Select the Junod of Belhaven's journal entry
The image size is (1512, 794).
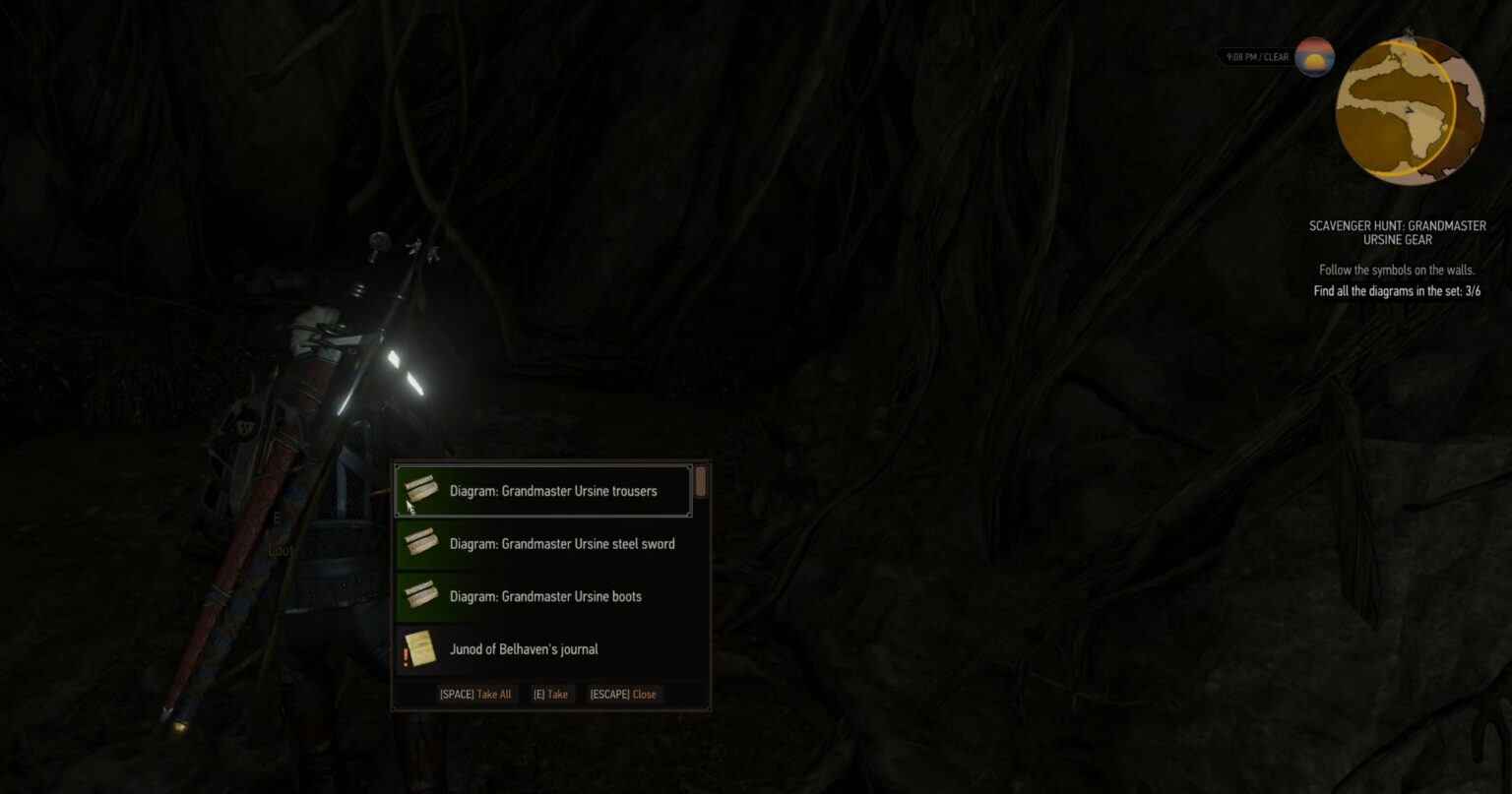551,648
